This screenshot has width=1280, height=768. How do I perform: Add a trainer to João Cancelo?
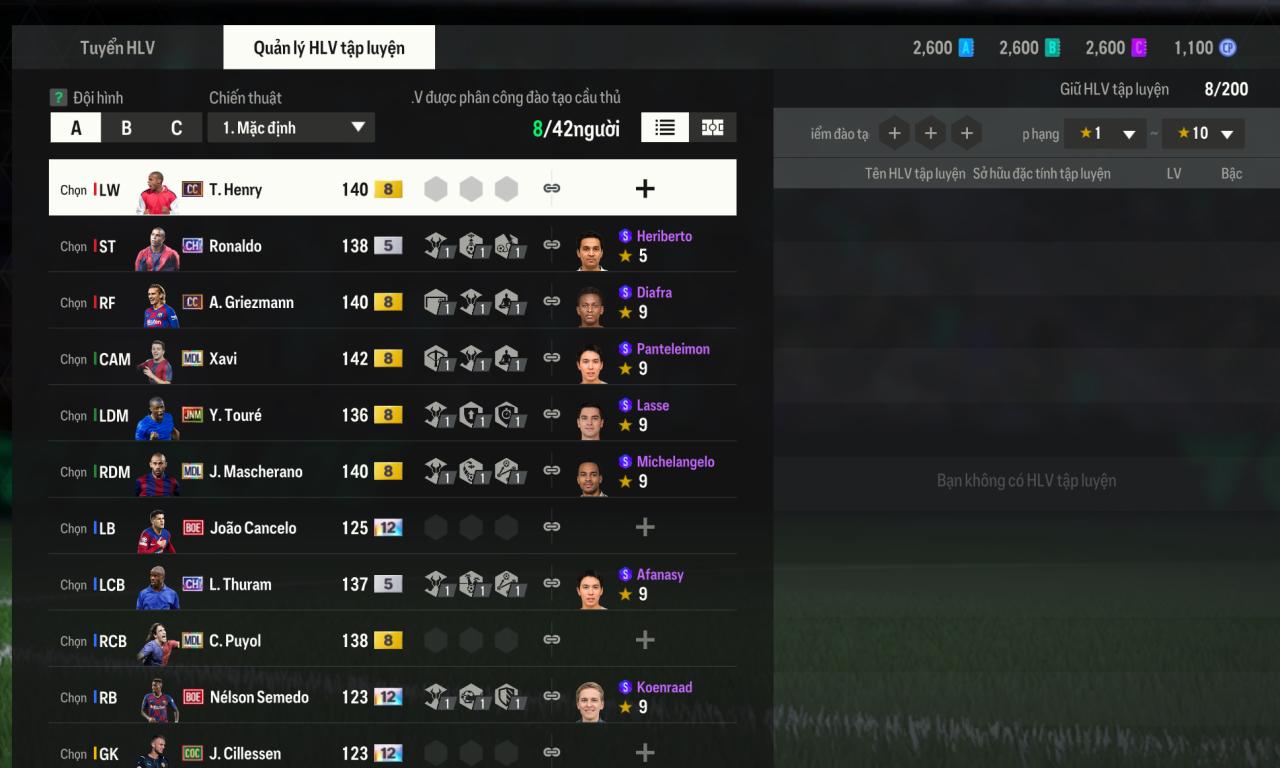[x=645, y=527]
